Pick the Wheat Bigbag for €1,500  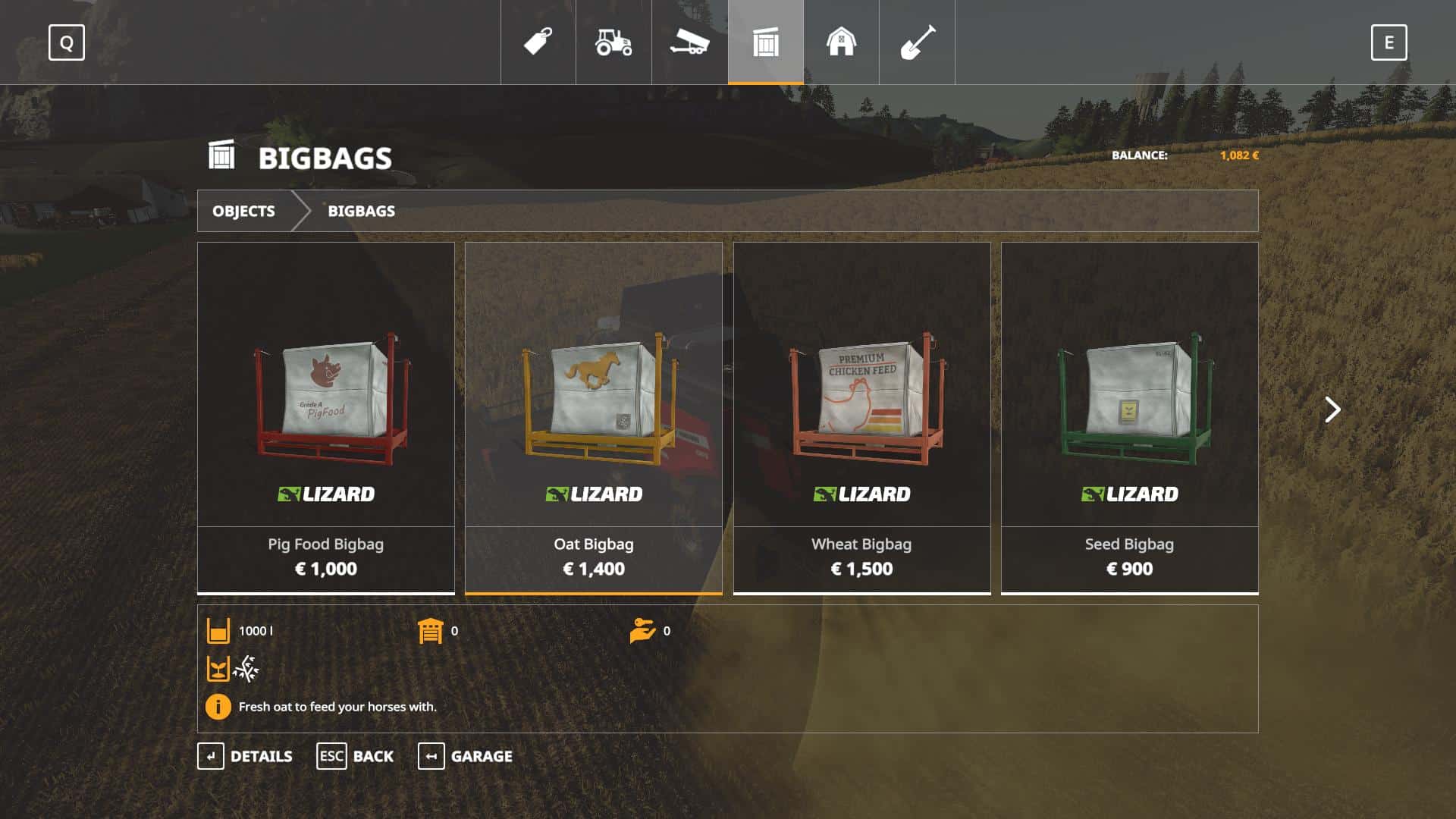[x=861, y=417]
